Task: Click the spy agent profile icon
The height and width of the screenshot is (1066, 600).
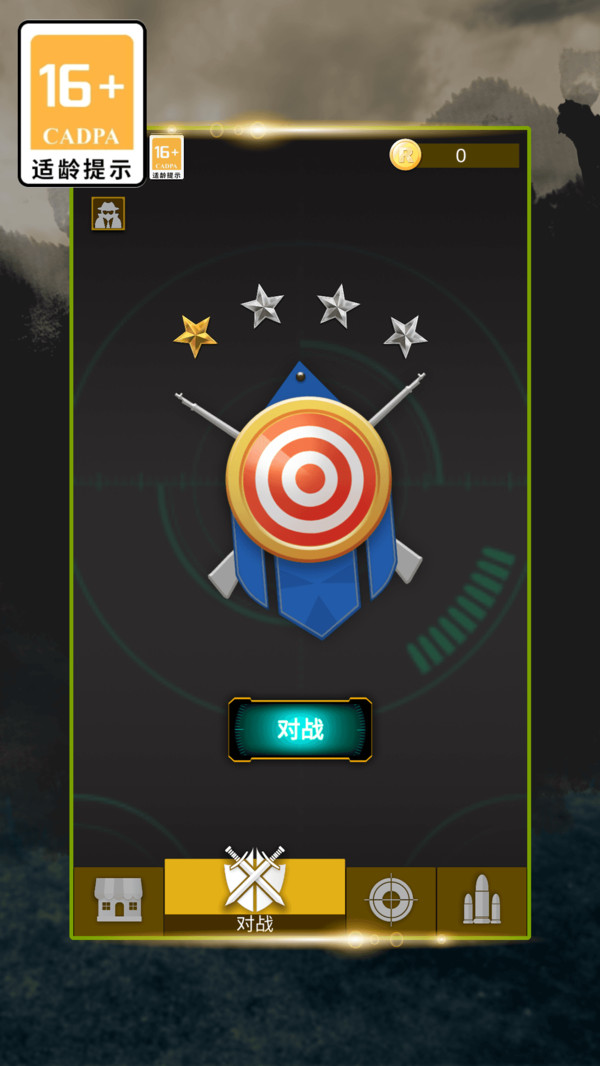Action: coord(108,213)
